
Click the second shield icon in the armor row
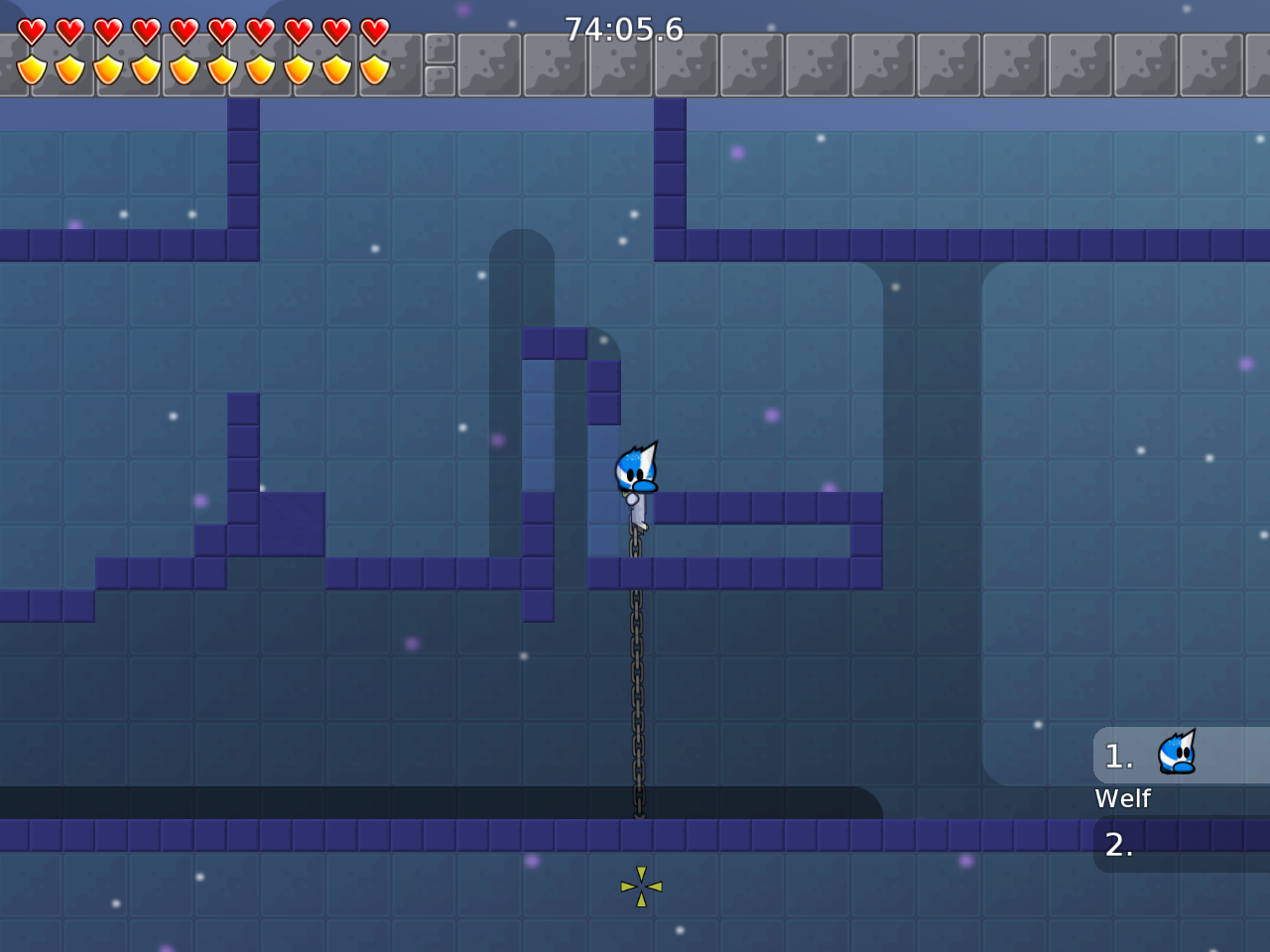coord(67,67)
